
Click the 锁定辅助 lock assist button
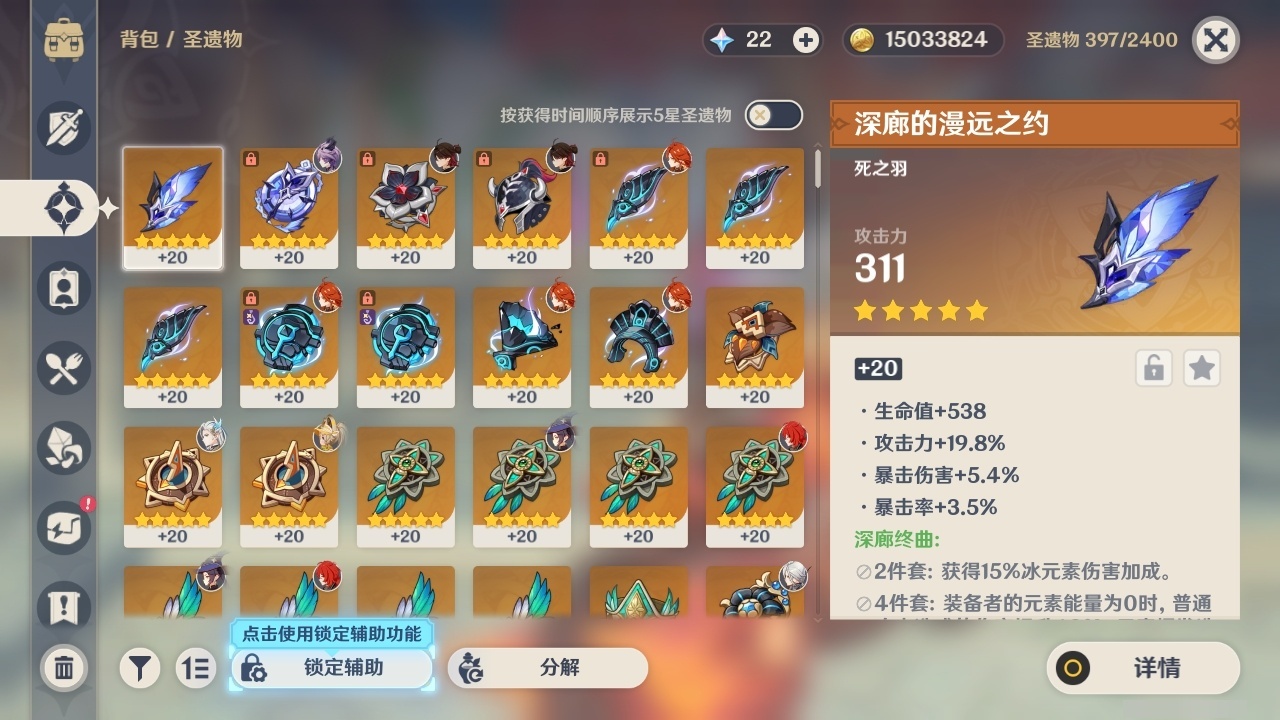pyautogui.click(x=330, y=668)
